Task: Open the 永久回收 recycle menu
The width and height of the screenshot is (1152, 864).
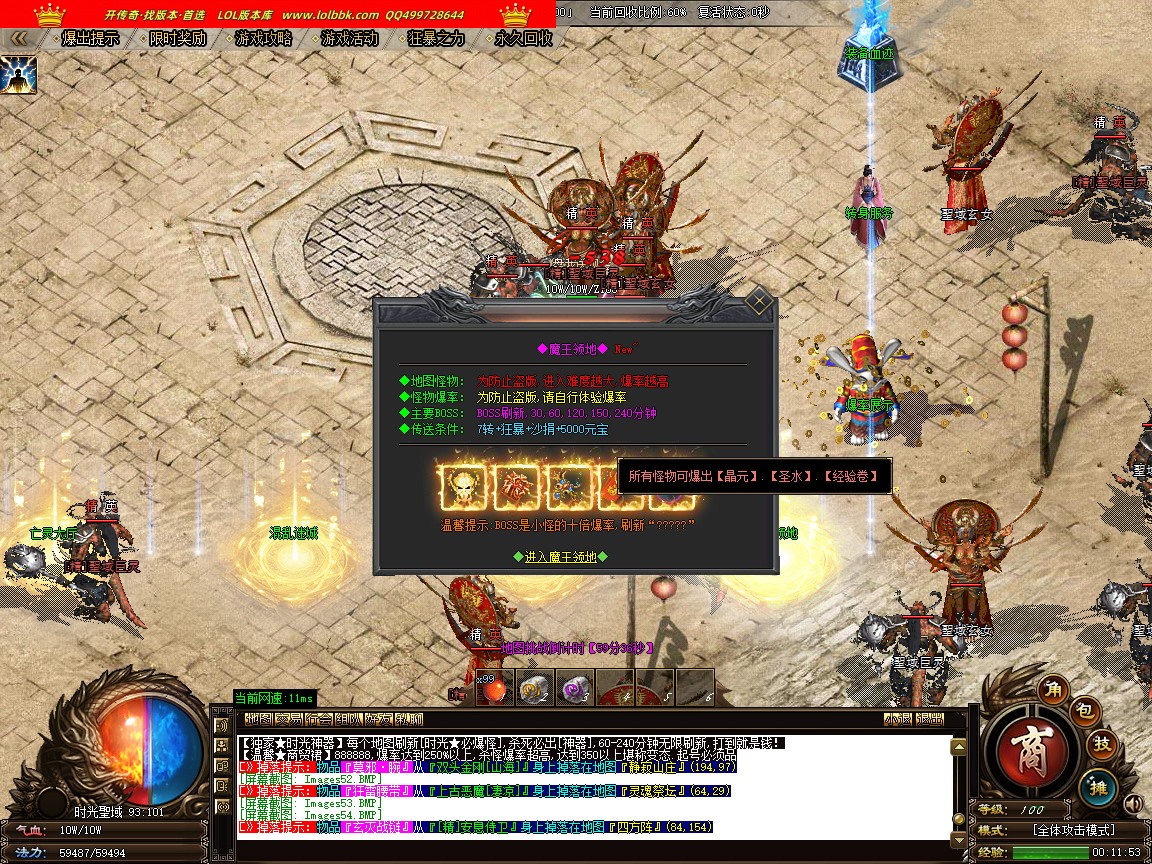Action: pyautogui.click(x=523, y=39)
